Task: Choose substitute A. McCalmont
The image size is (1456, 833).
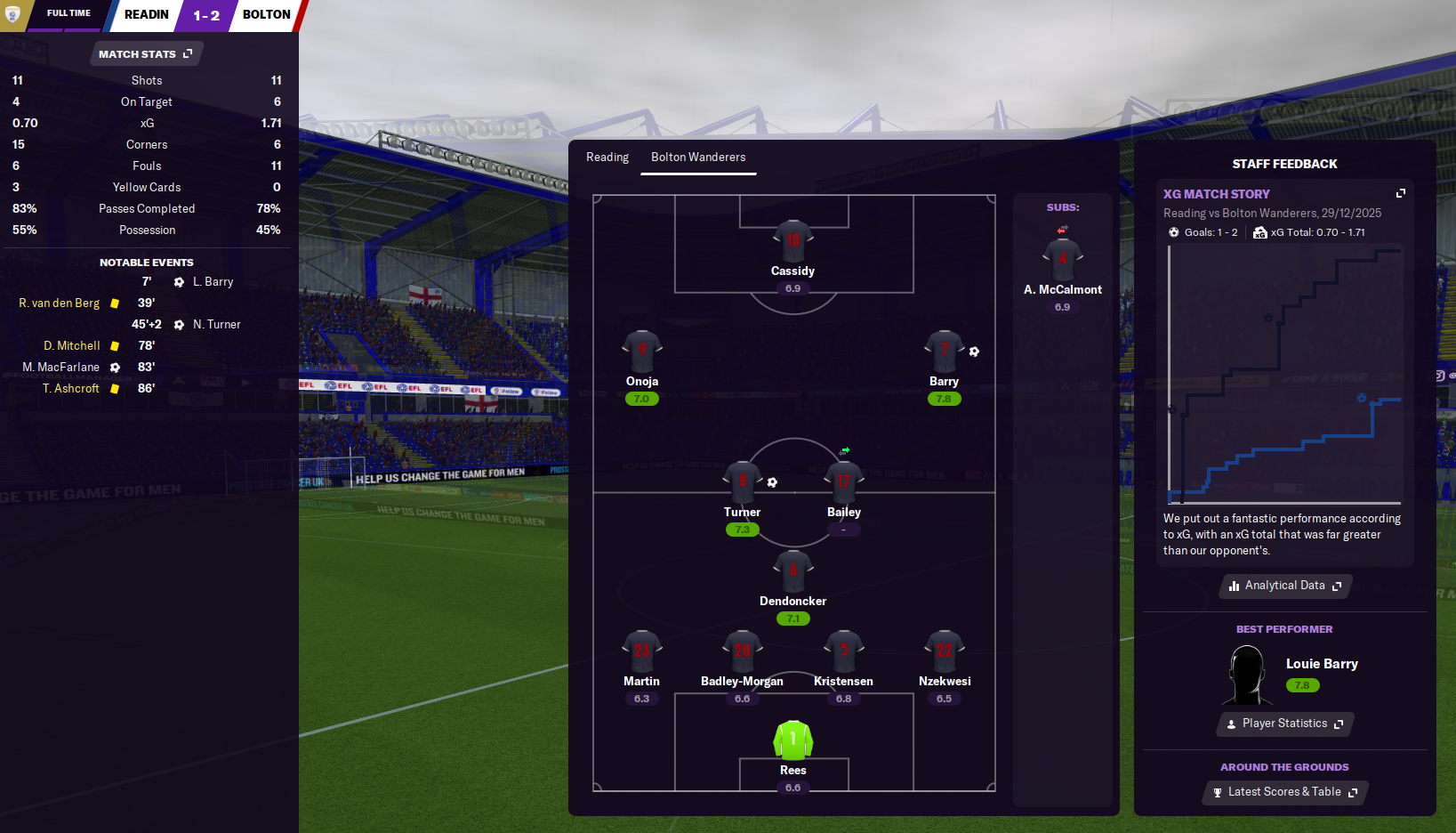Action: 1062,259
